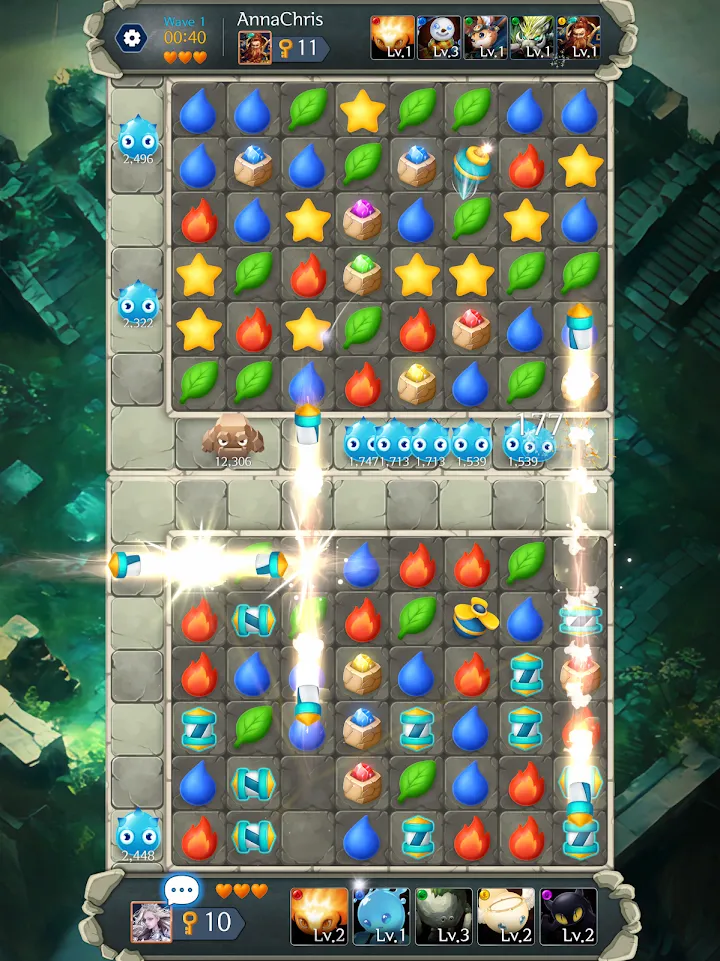Activate the blue slime Lv.1 hero
Image resolution: width=720 pixels, height=961 pixels.
click(x=381, y=916)
